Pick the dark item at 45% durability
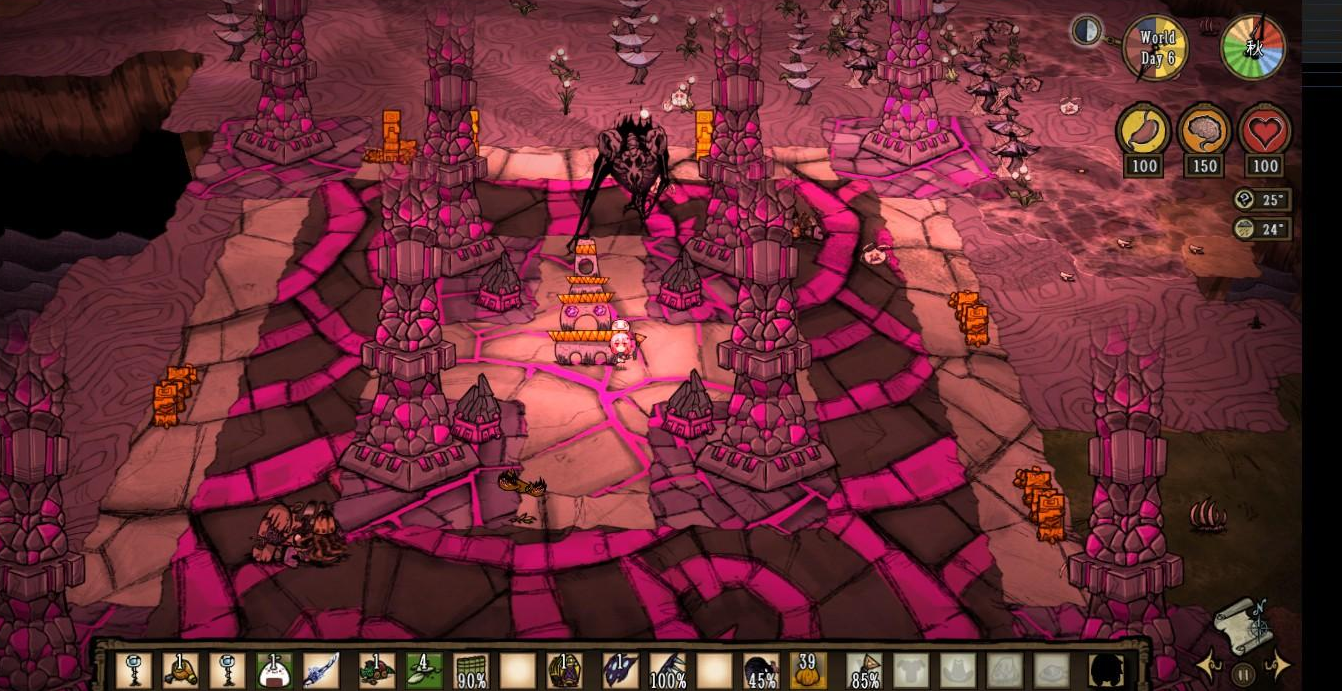Screen dimensions: 1342x691 click(x=762, y=671)
